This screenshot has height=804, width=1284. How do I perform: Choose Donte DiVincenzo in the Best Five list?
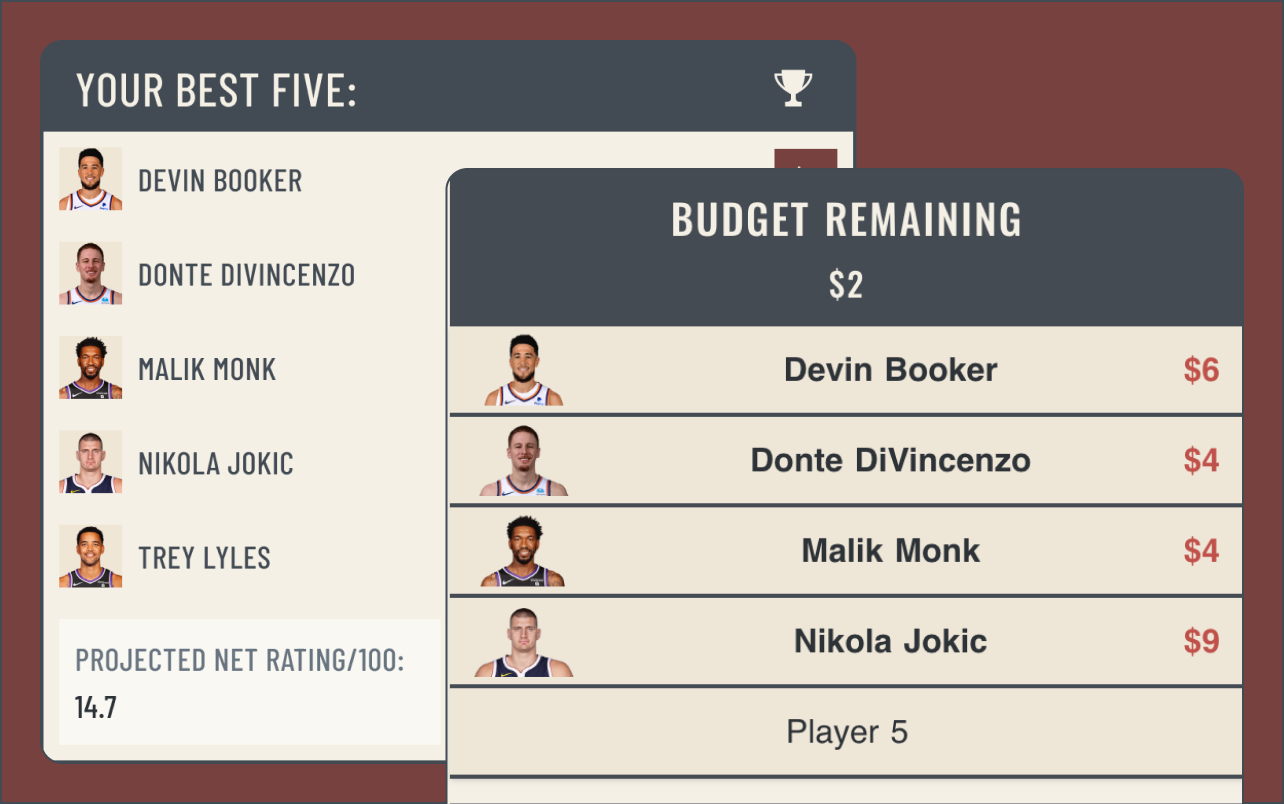(246, 275)
